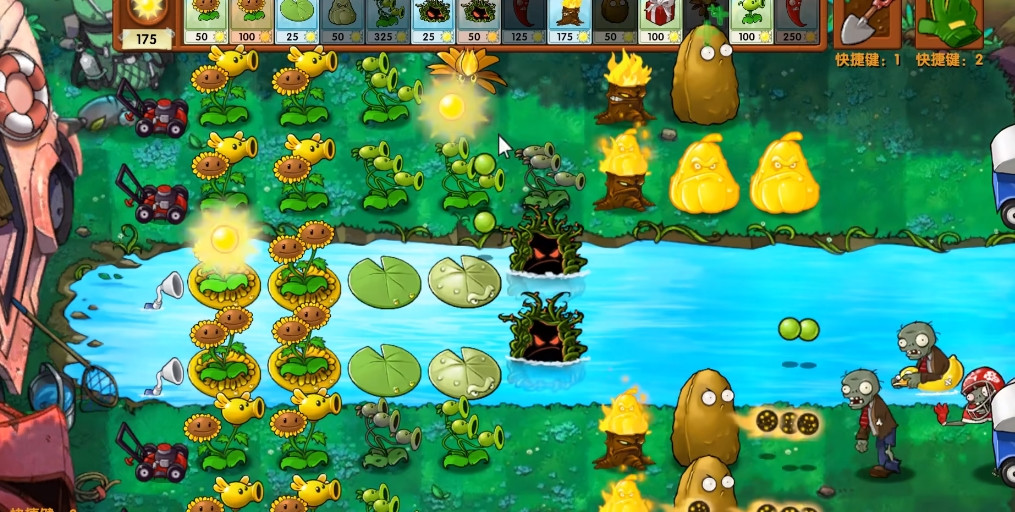Image resolution: width=1015 pixels, height=512 pixels.
Task: Select the 25-sun tangle kelp card
Action: tap(432, 22)
